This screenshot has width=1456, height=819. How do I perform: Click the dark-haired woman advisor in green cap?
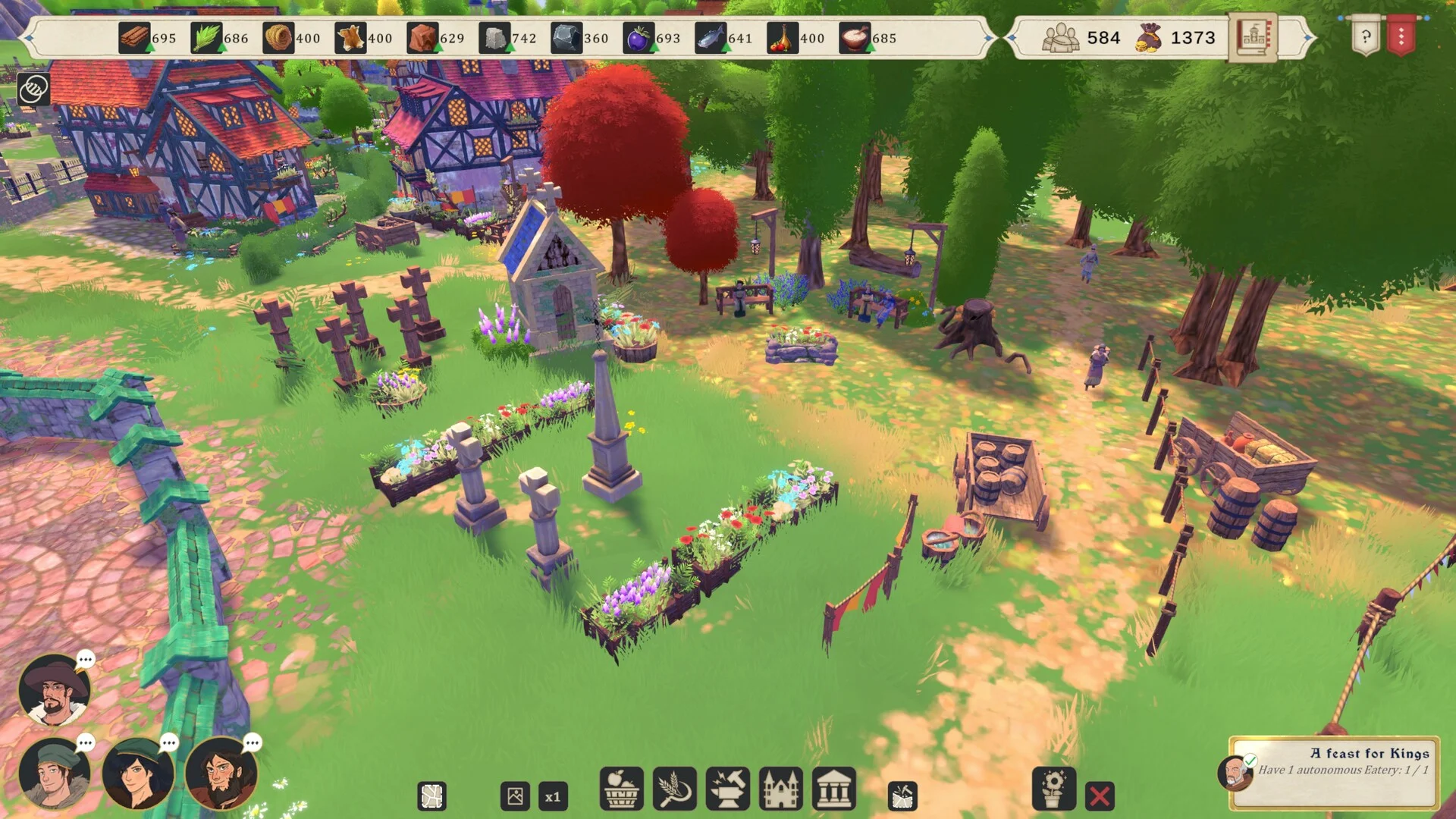click(x=138, y=773)
